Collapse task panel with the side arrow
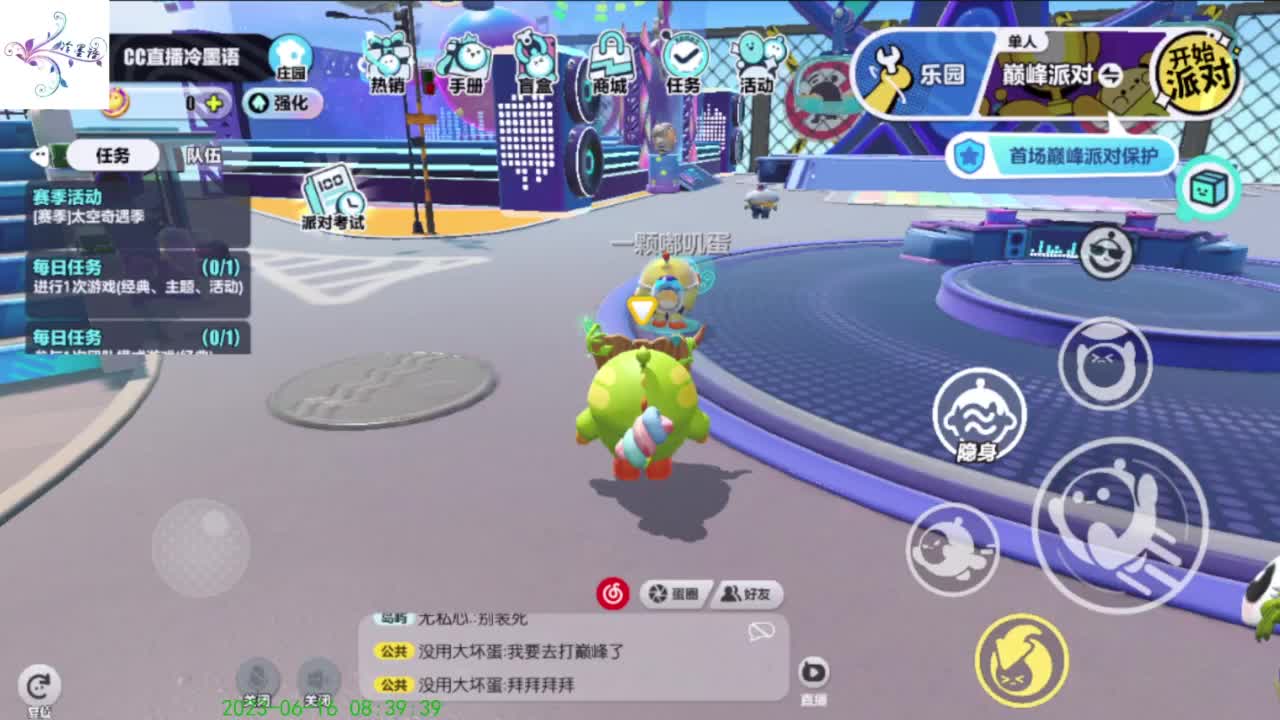 click(38, 155)
